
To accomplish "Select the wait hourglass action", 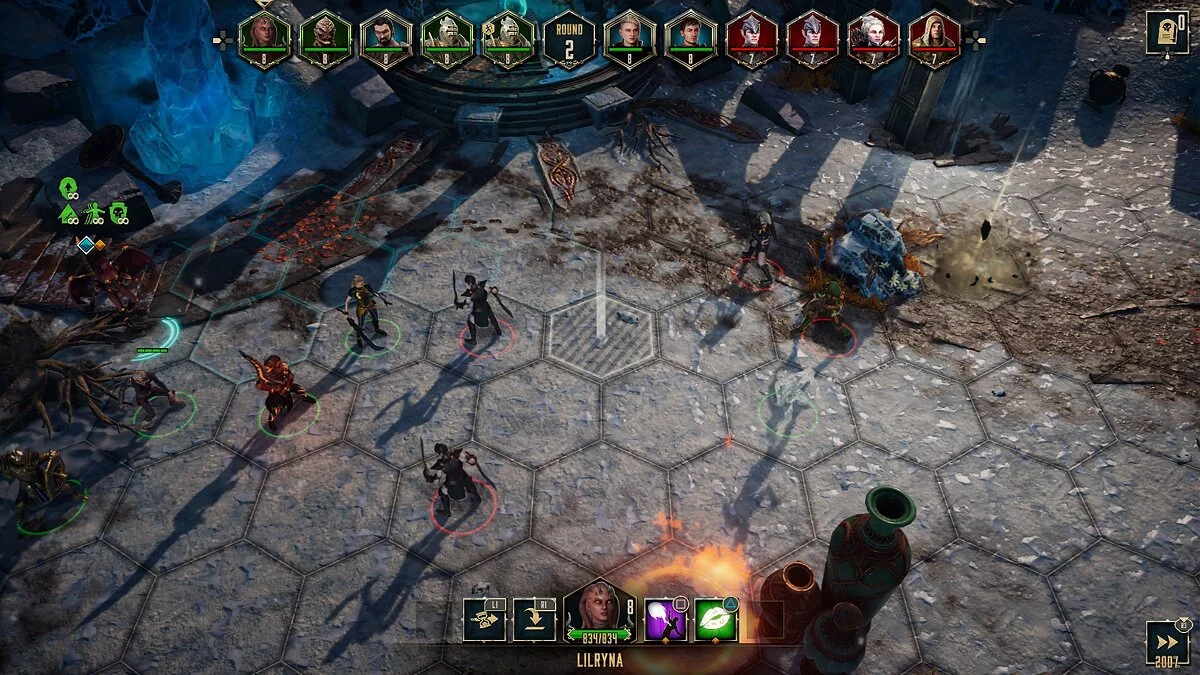I will [484, 620].
